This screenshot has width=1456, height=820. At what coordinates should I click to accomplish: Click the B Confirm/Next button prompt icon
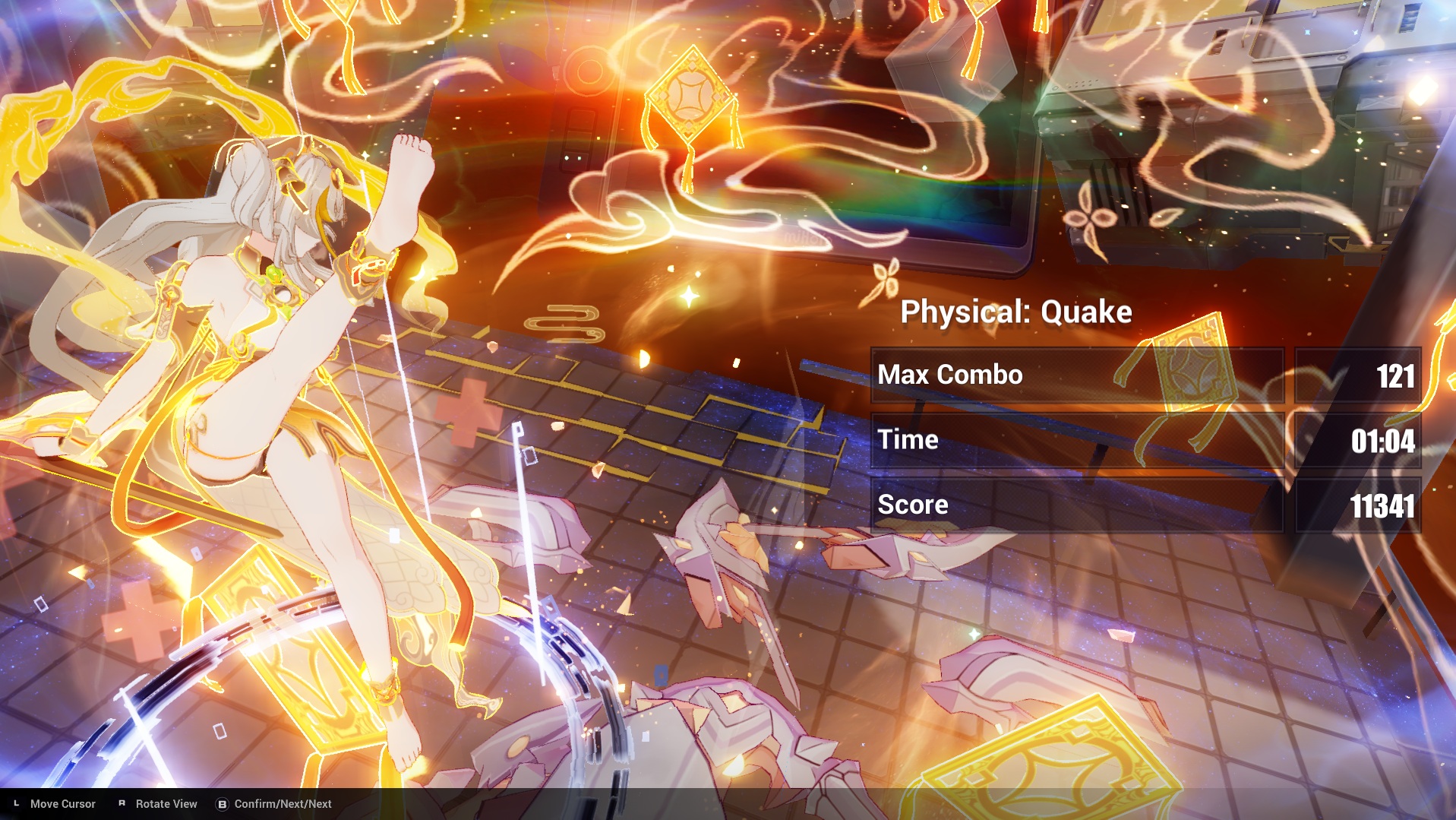[222, 803]
